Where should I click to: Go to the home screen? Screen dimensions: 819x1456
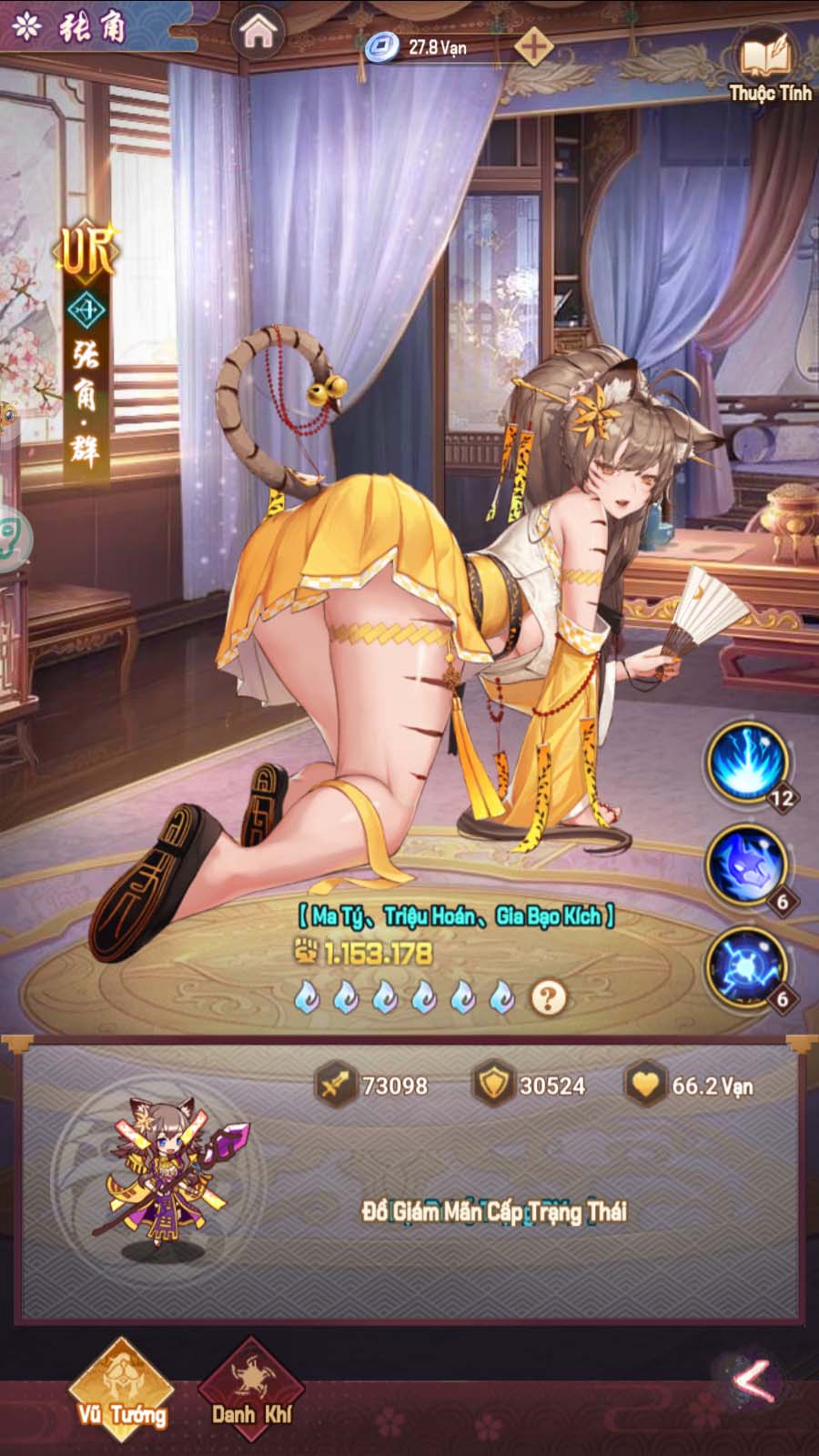pos(259,34)
